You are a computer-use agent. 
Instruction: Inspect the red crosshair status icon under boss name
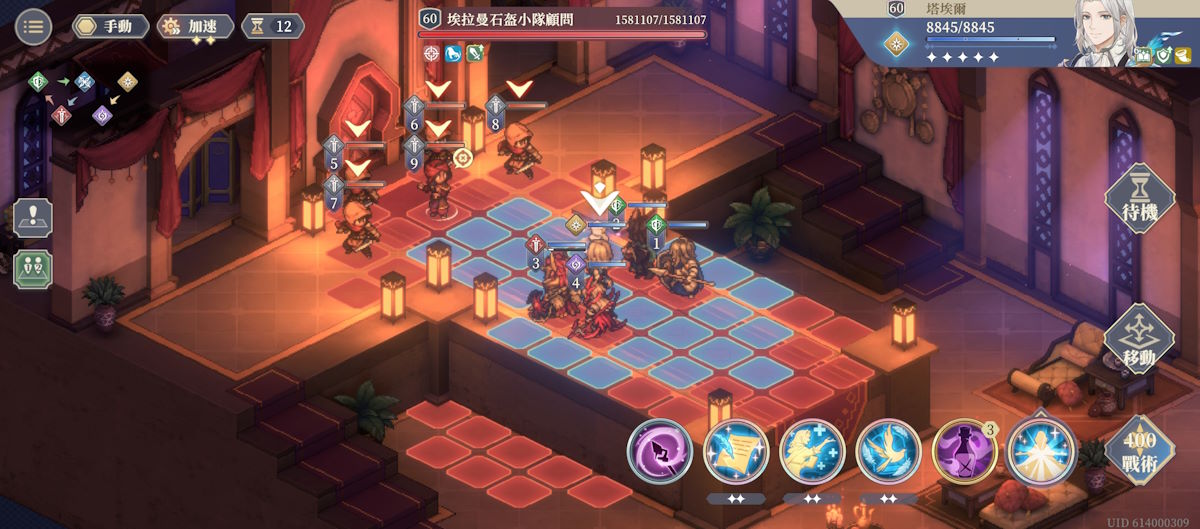[432, 53]
